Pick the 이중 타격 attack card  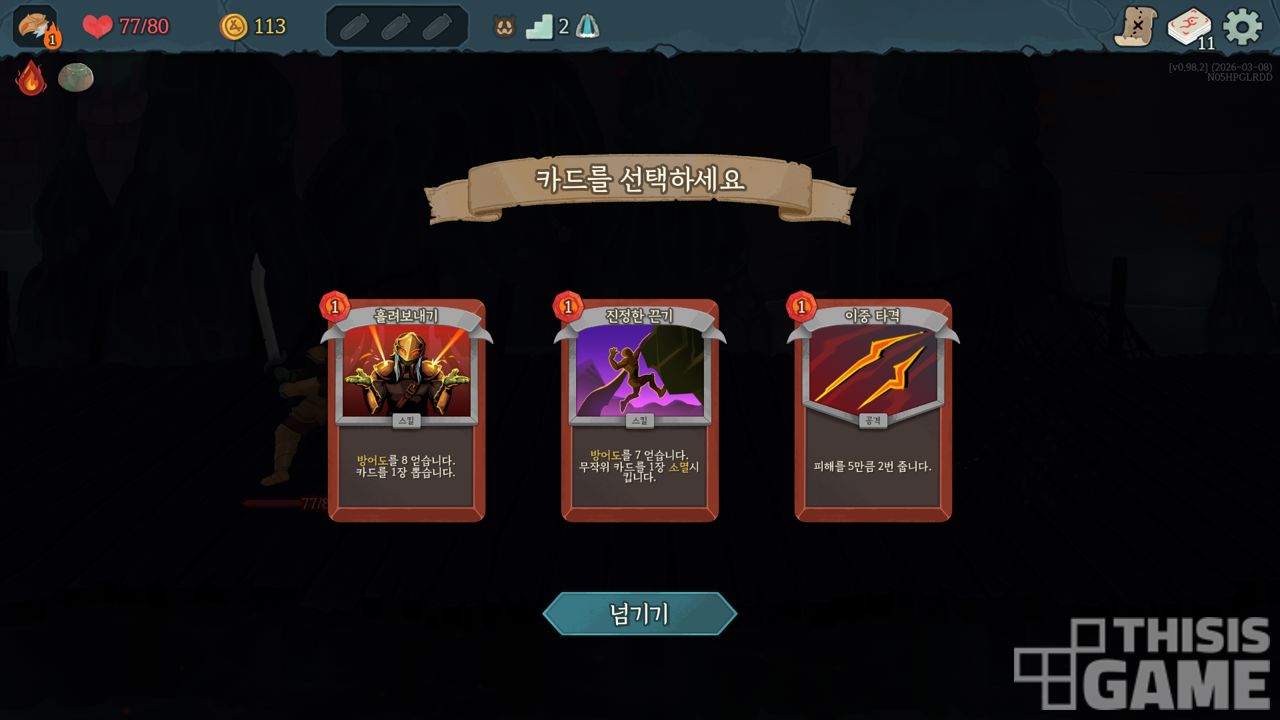click(x=873, y=410)
